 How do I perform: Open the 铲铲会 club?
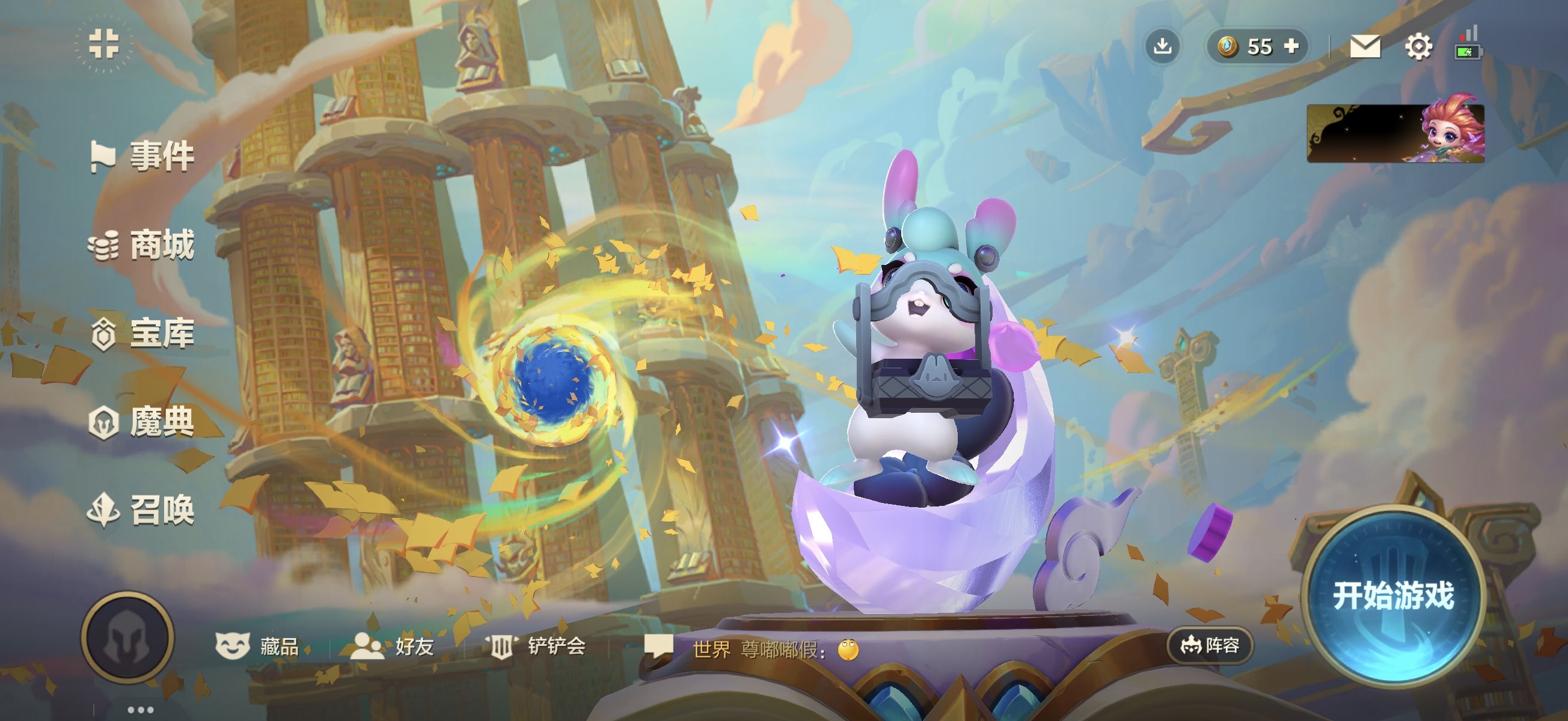536,646
